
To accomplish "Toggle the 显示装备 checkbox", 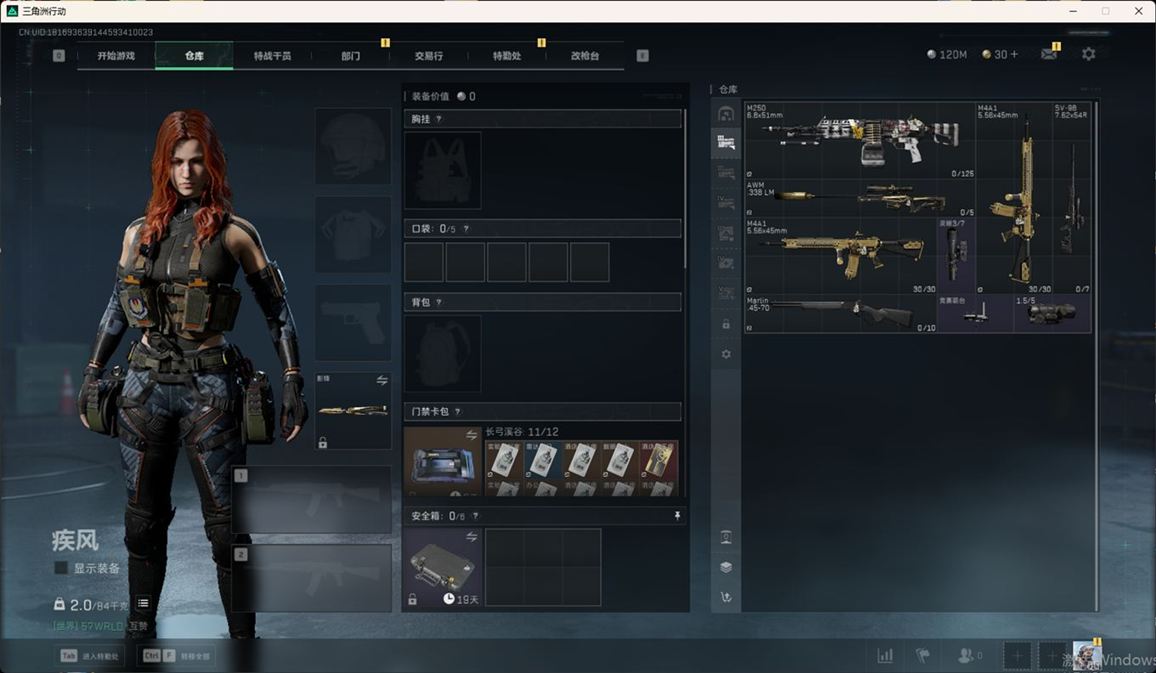I will 62,568.
